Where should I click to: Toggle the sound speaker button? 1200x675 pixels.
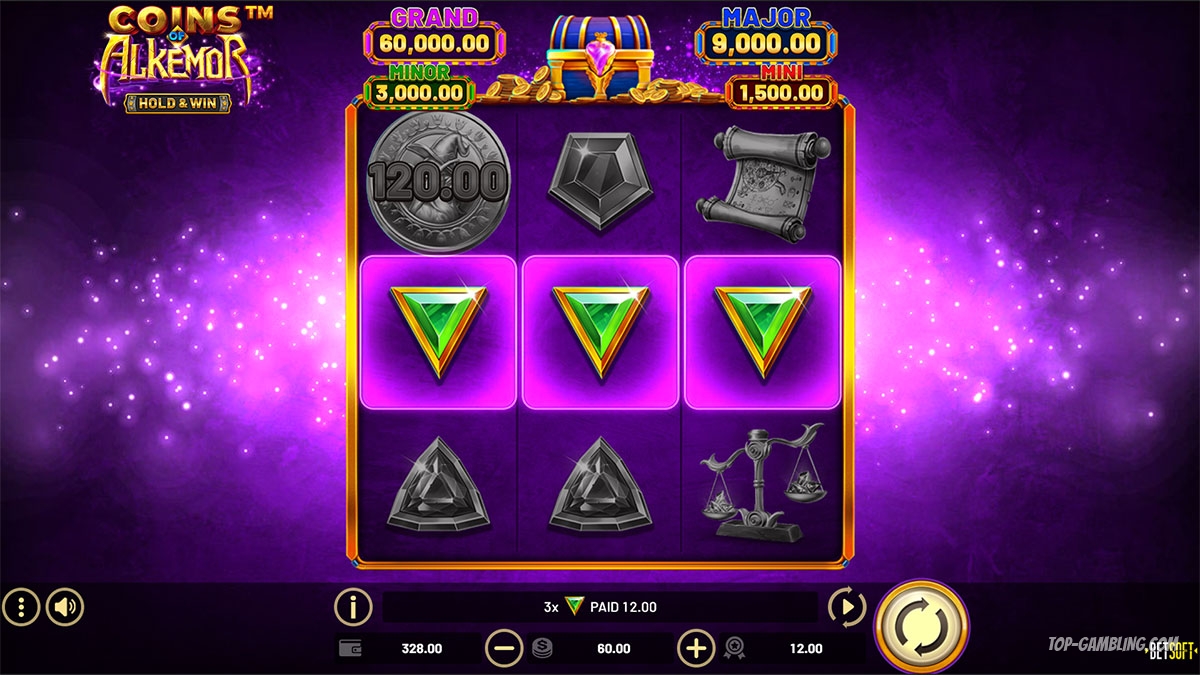(66, 606)
